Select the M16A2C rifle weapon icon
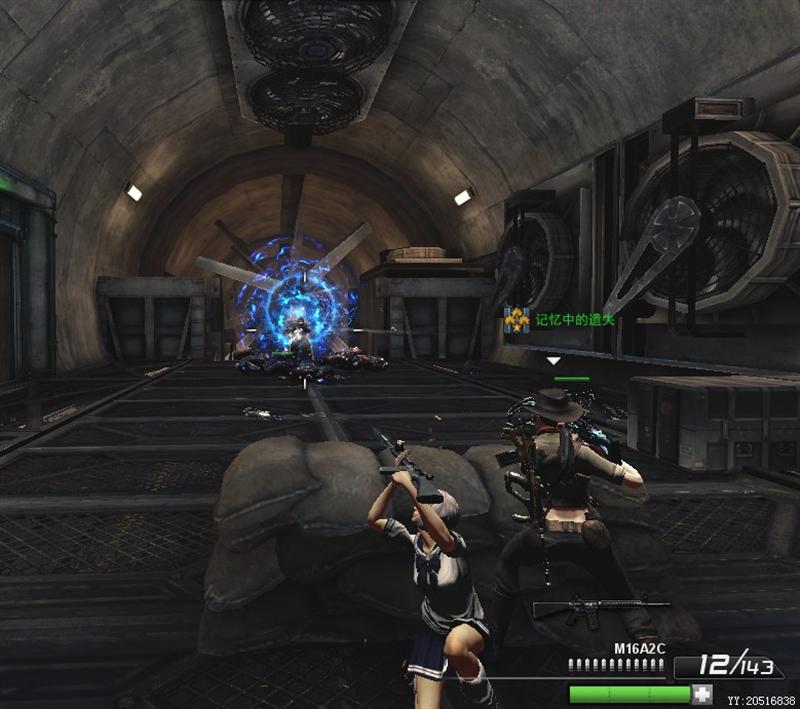This screenshot has width=800, height=709. point(601,609)
